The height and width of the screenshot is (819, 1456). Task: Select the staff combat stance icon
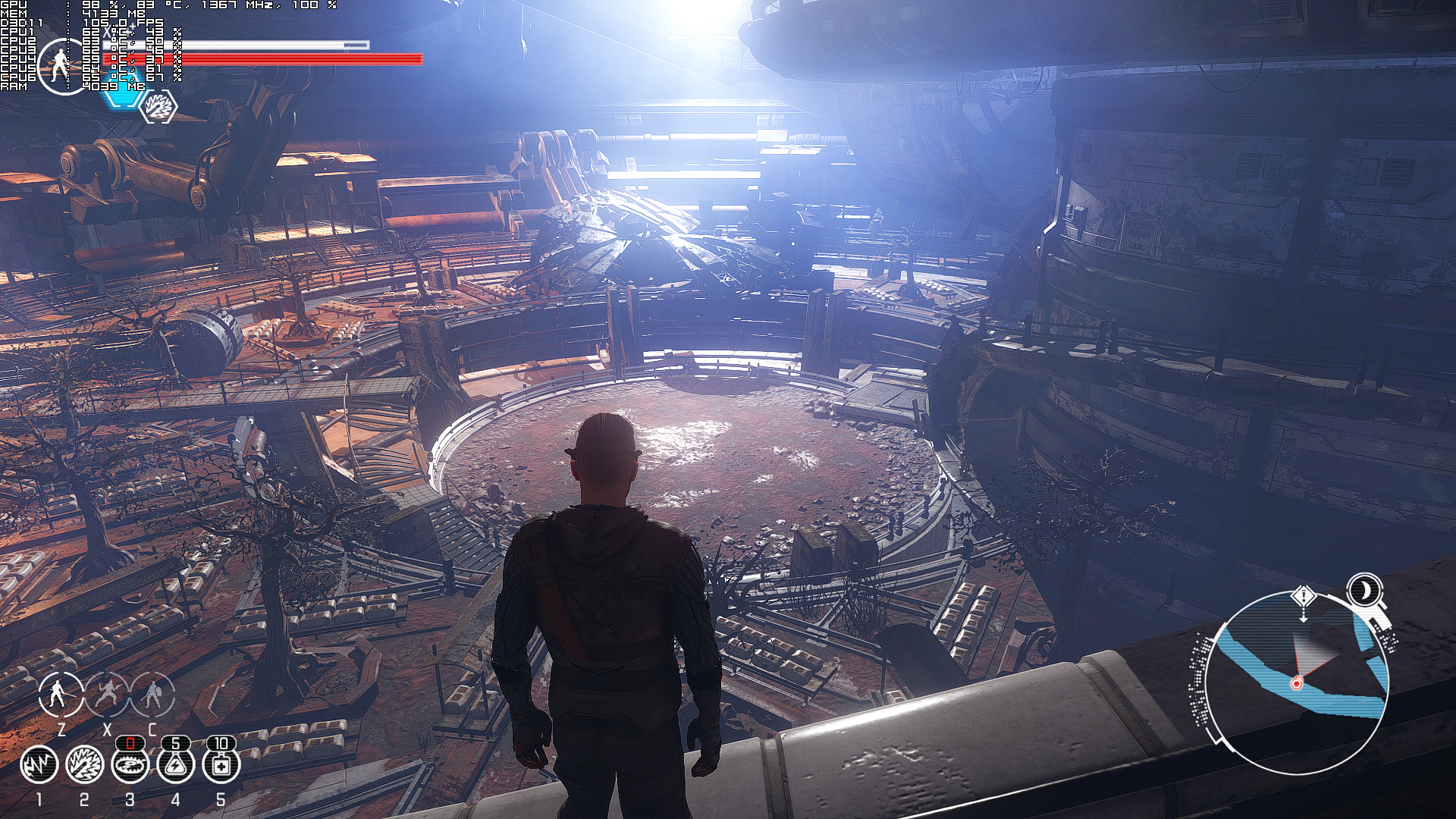pyautogui.click(x=61, y=695)
